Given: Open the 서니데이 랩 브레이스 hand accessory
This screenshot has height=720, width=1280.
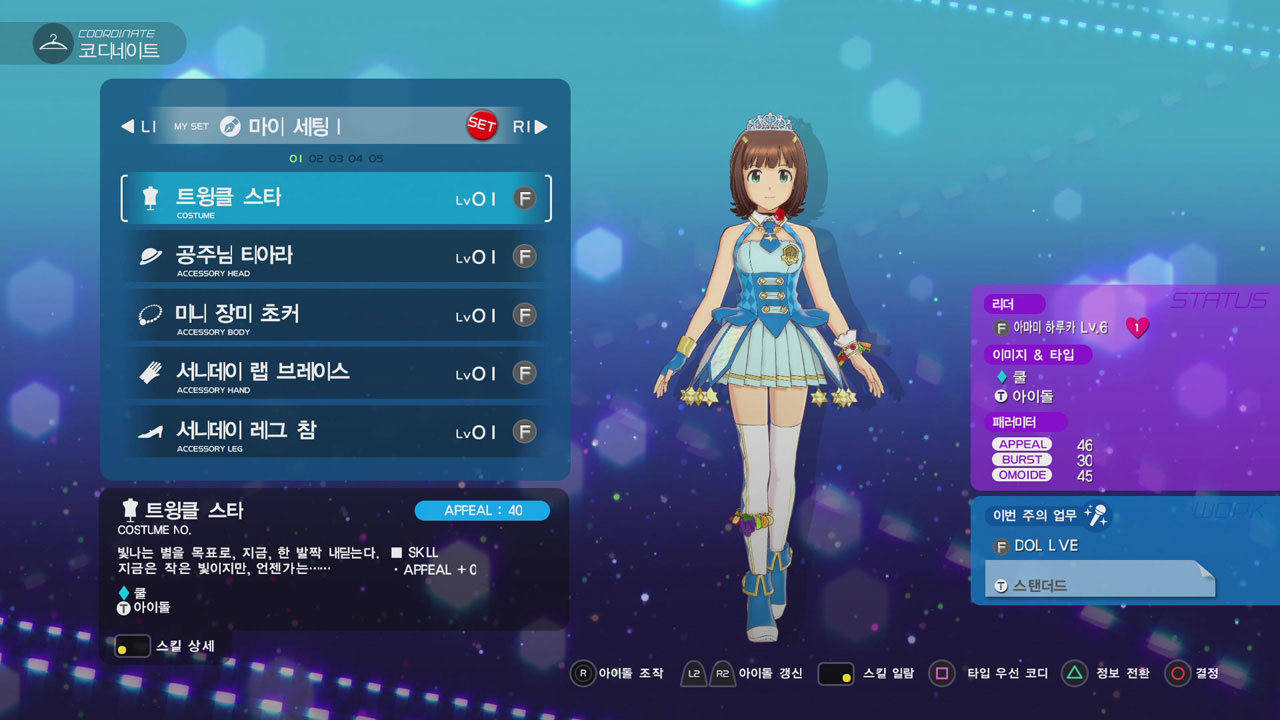Looking at the screenshot, I should pyautogui.click(x=335, y=373).
